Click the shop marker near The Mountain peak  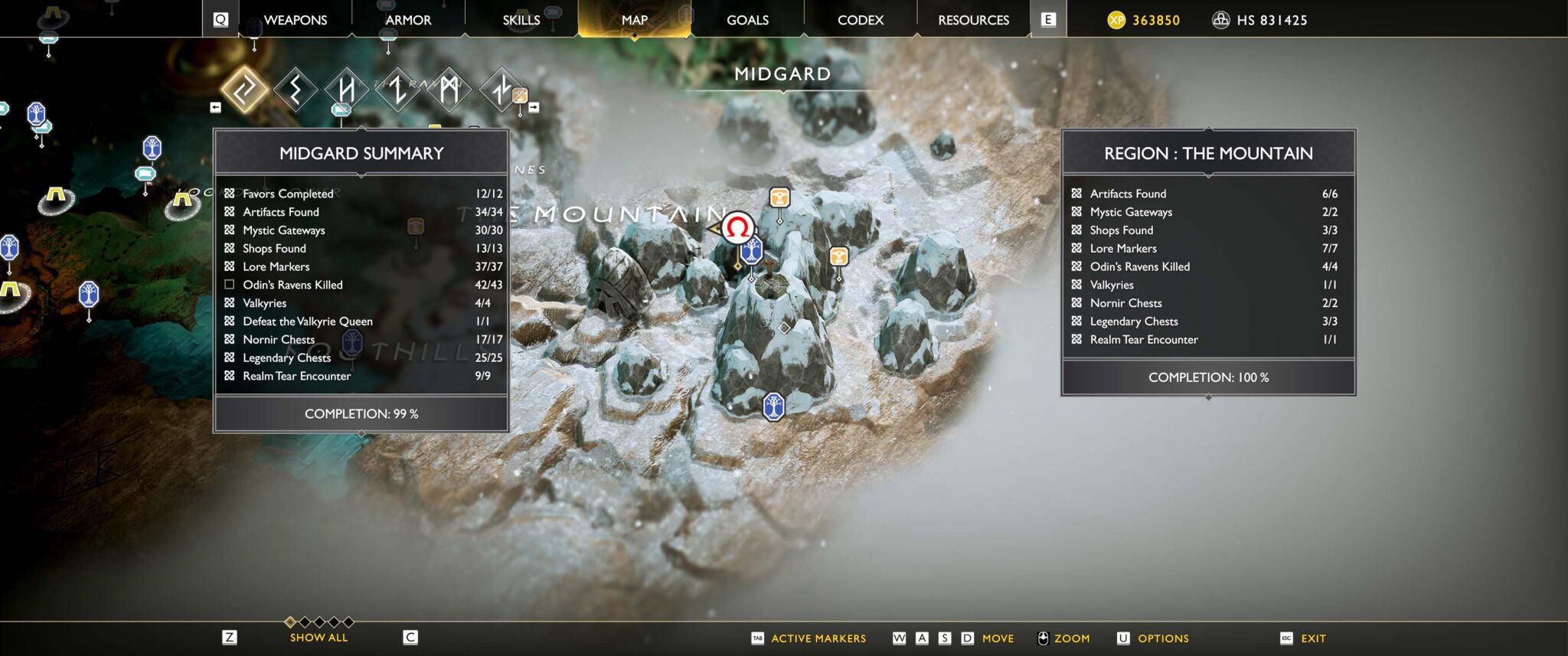tap(780, 197)
